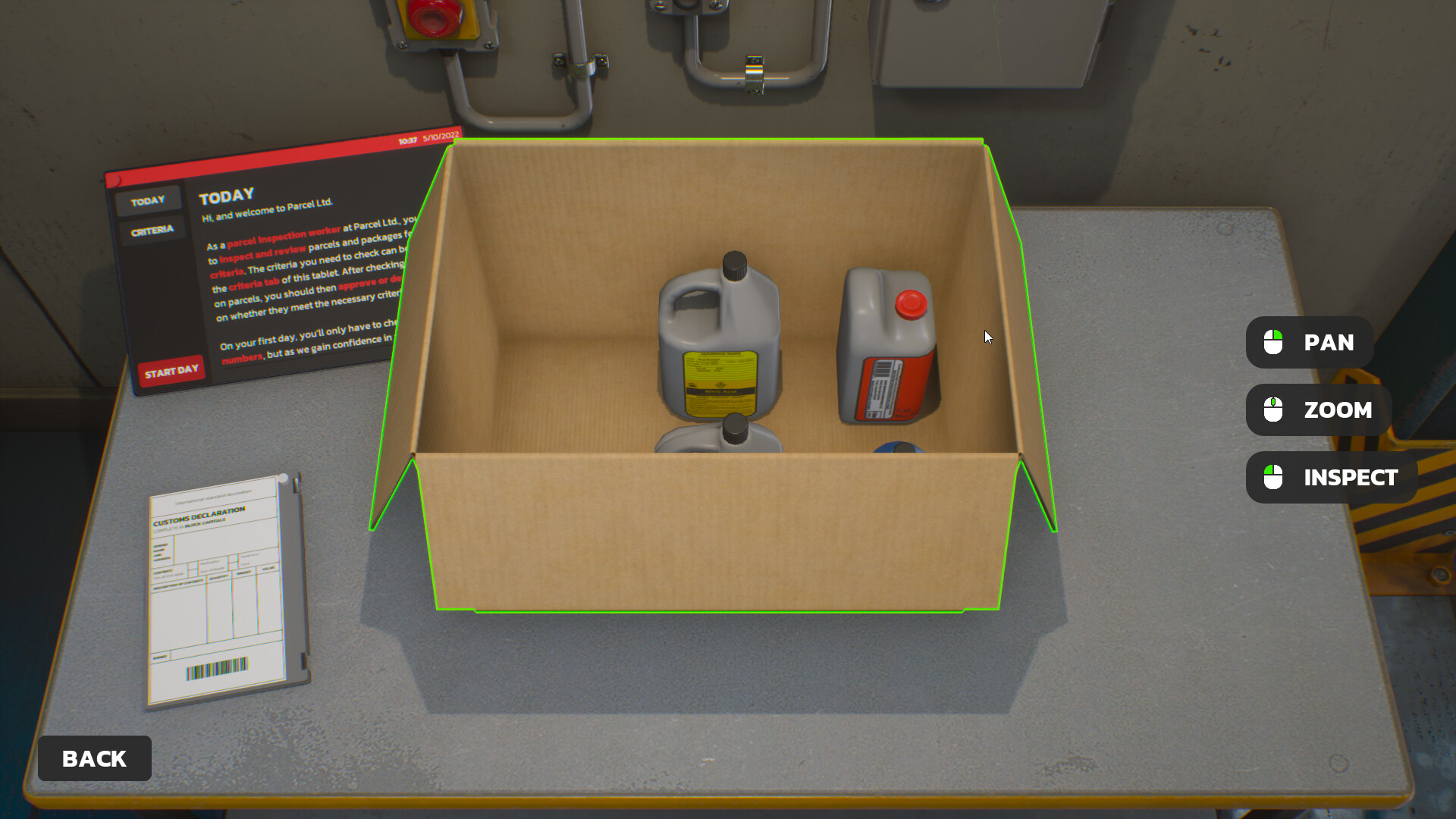Click the BACK button
The width and height of the screenshot is (1456, 819).
click(x=93, y=758)
